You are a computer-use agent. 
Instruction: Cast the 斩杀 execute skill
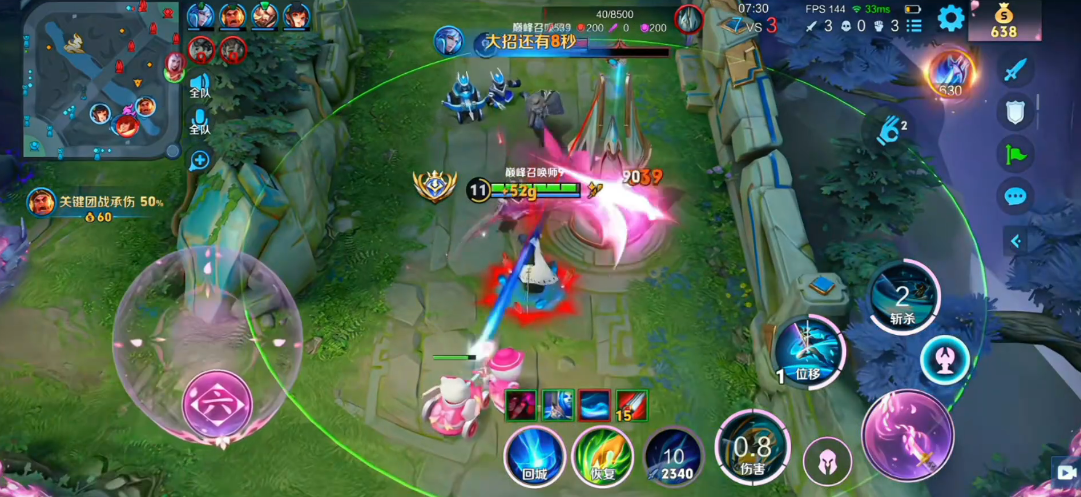click(x=902, y=296)
